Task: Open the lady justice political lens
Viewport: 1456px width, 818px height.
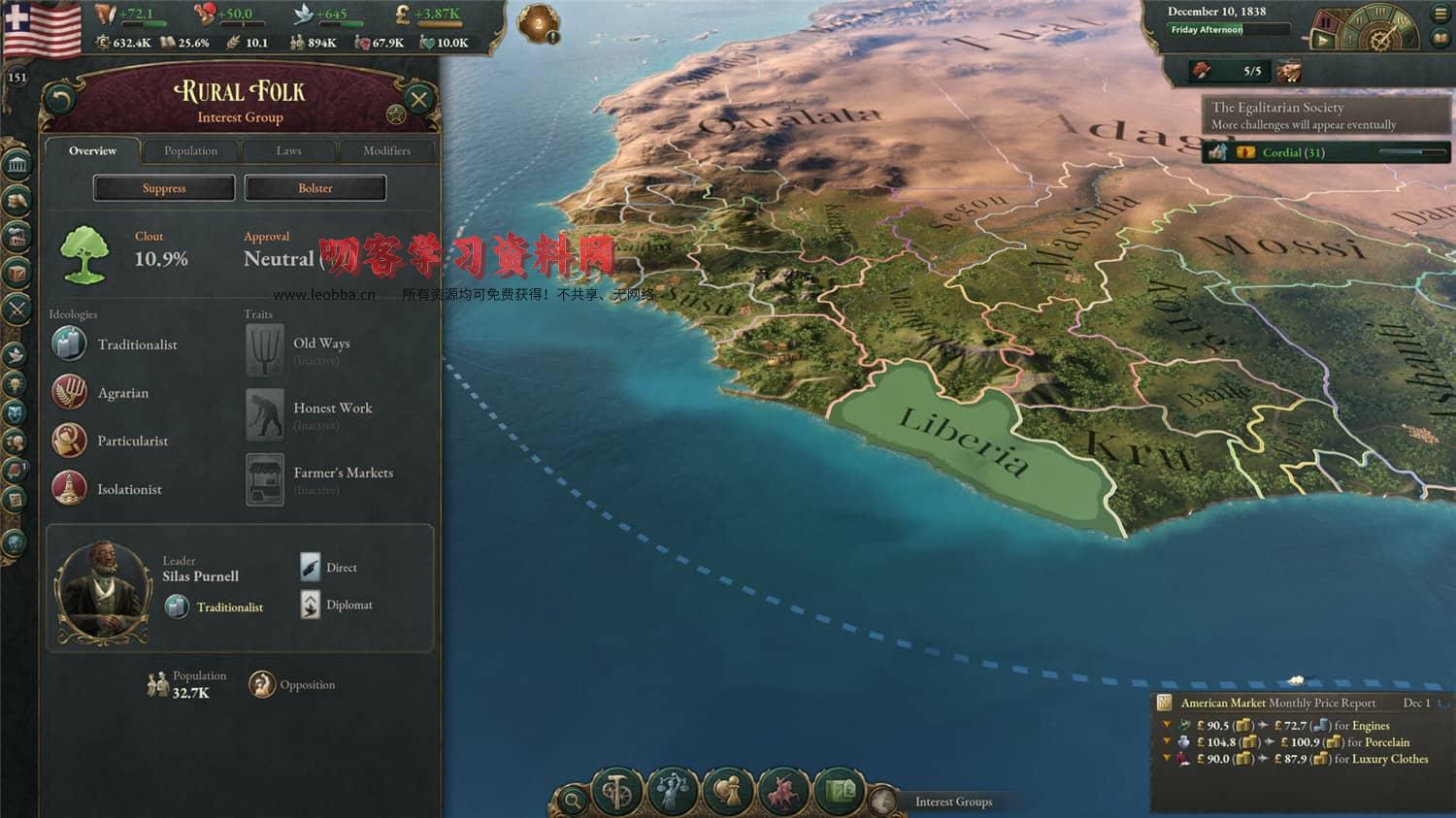Action: coord(673,793)
